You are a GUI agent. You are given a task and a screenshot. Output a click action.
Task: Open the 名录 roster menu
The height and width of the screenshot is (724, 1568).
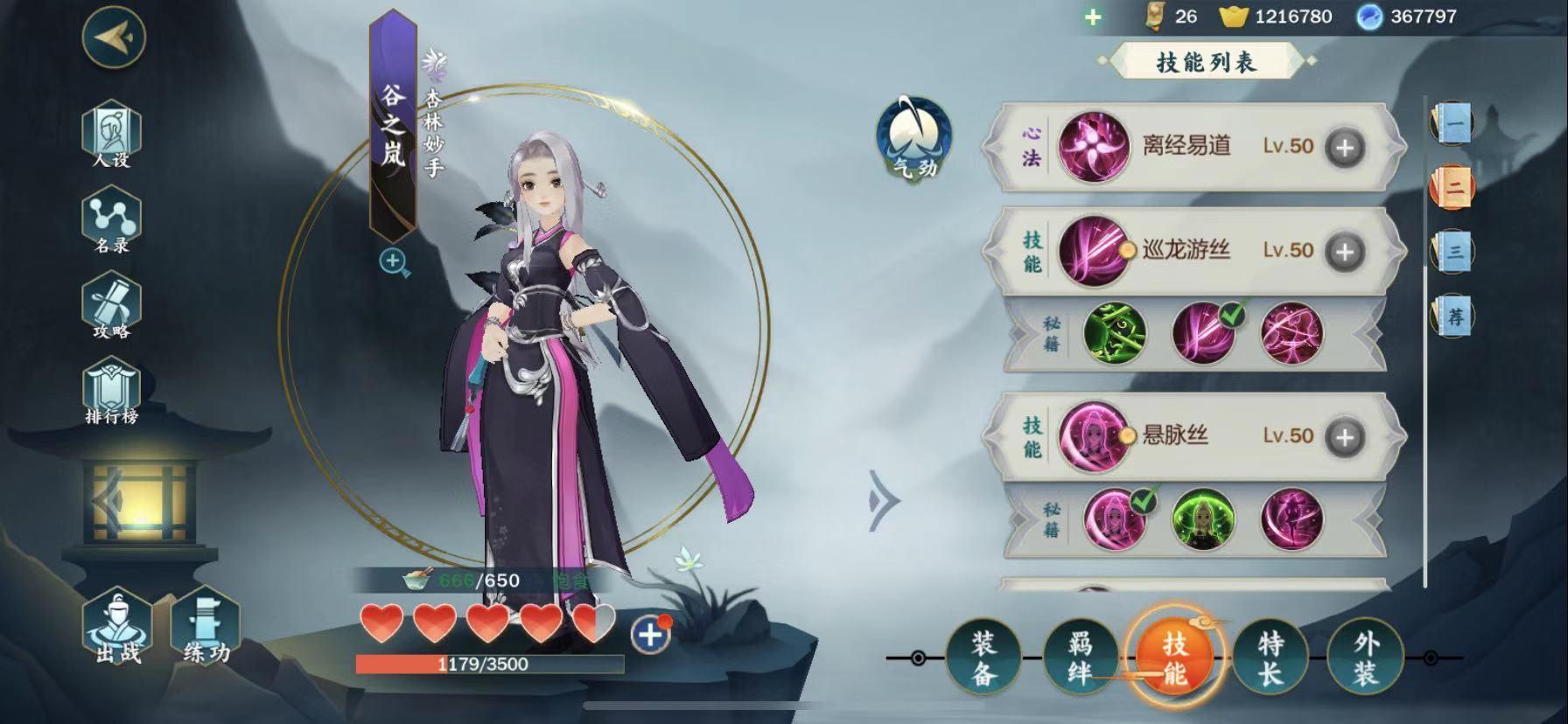111,222
